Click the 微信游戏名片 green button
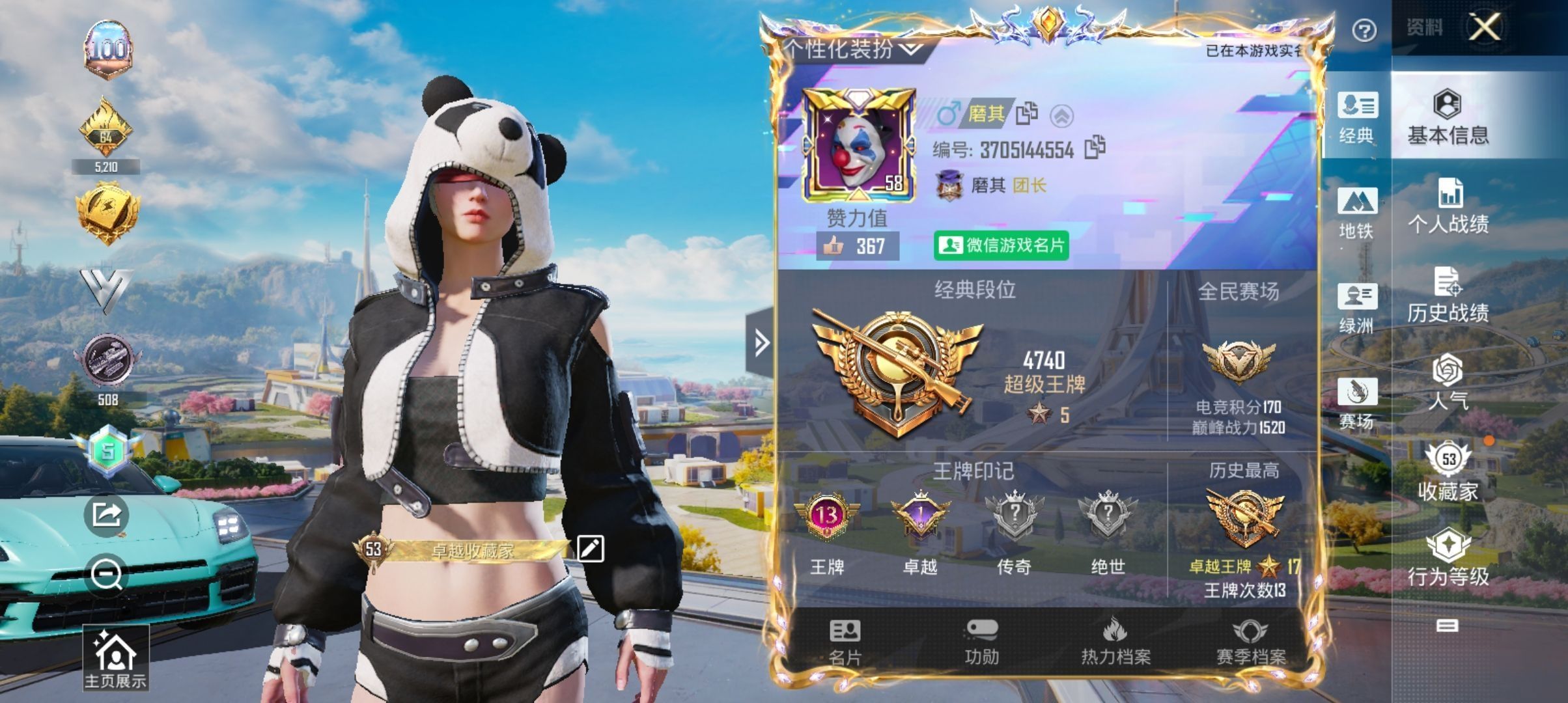Viewport: 1568px width, 703px height. pos(1001,245)
